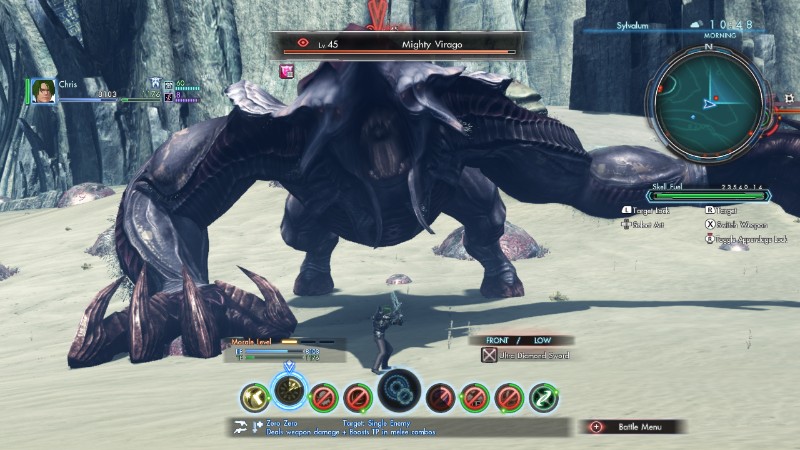
Task: Click the Mighty Virago target bar
Action: coord(396,45)
